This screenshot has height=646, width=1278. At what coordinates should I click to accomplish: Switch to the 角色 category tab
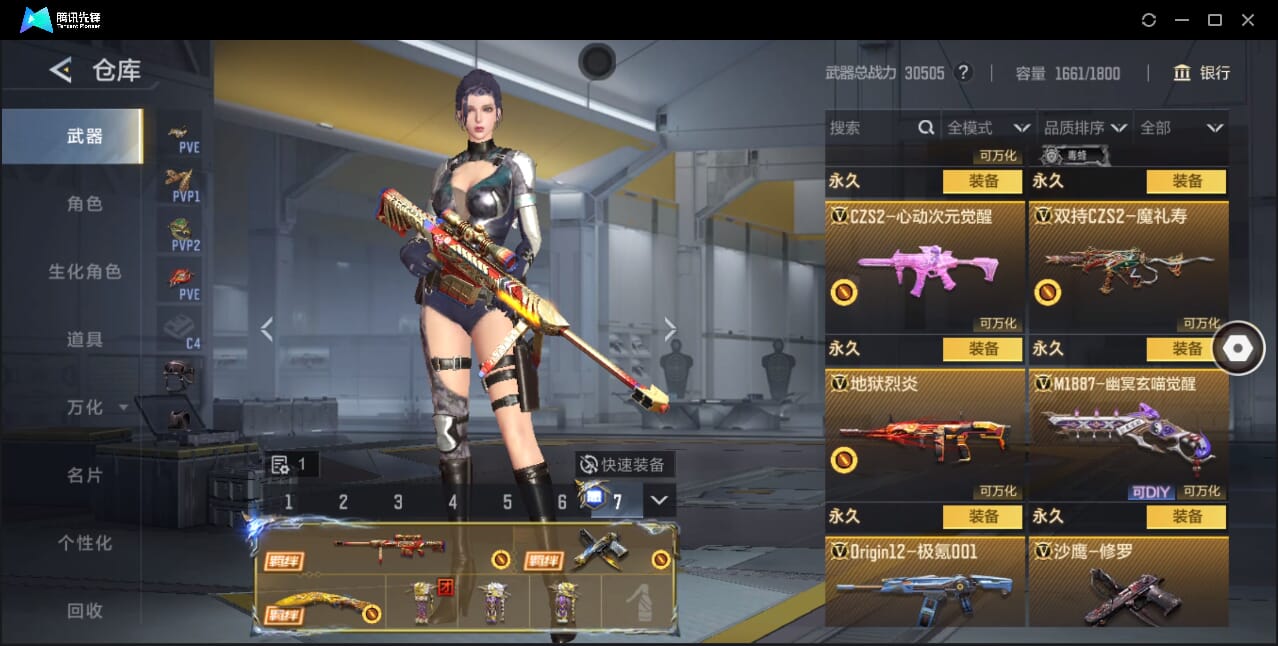(85, 204)
